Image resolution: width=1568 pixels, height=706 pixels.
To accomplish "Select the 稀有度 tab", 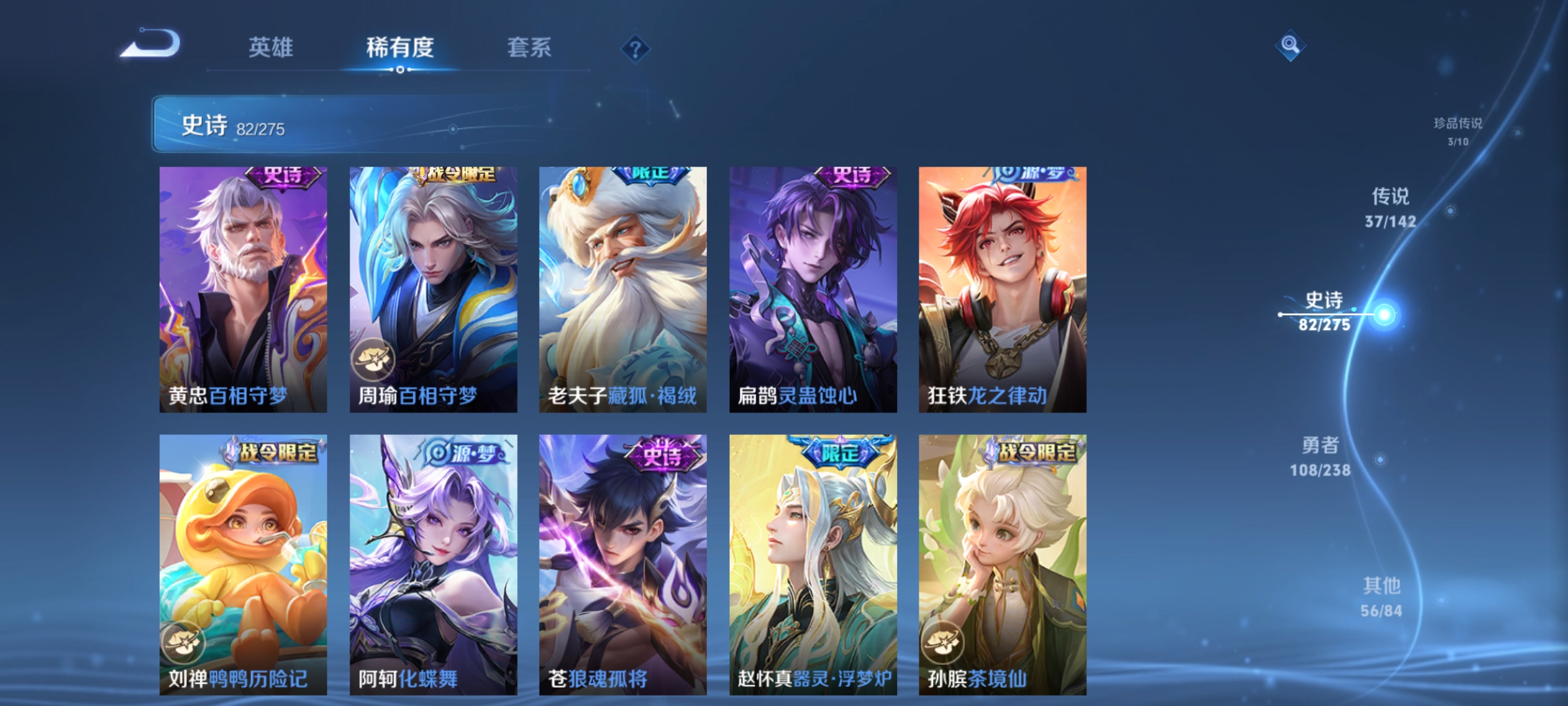I will tap(399, 47).
